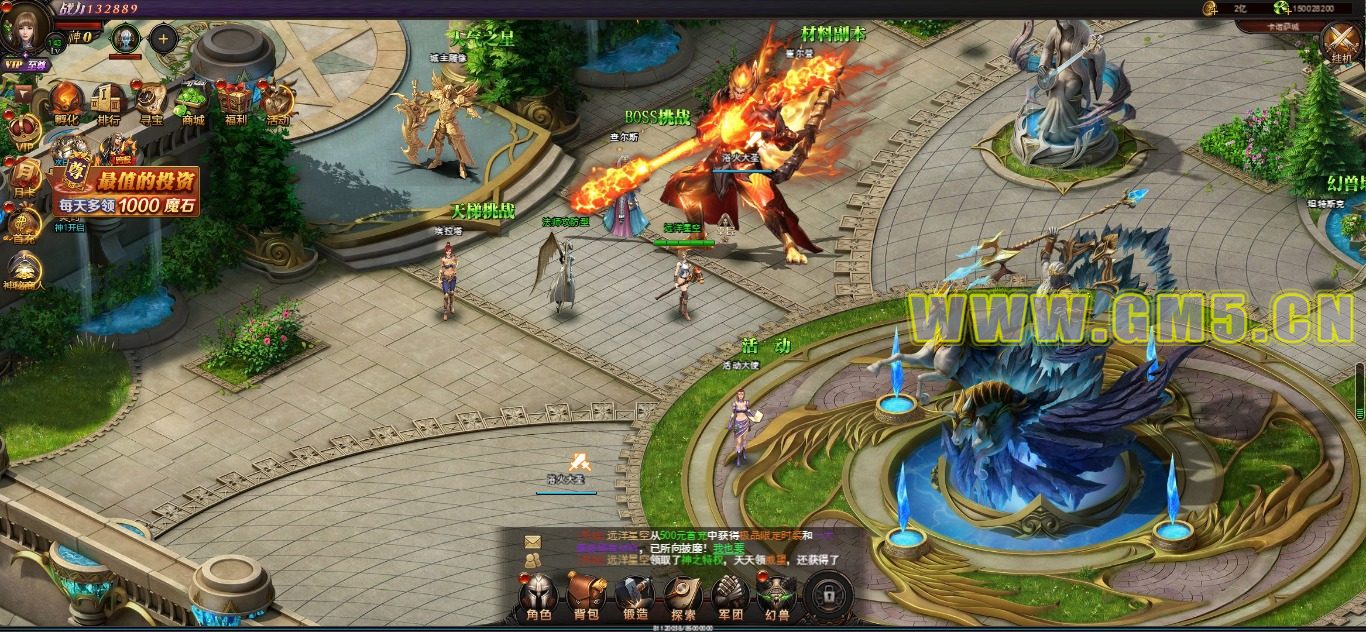Viewport: 1366px width, 632px height.
Task: Open the 孵化 hatching menu
Action: (66, 103)
